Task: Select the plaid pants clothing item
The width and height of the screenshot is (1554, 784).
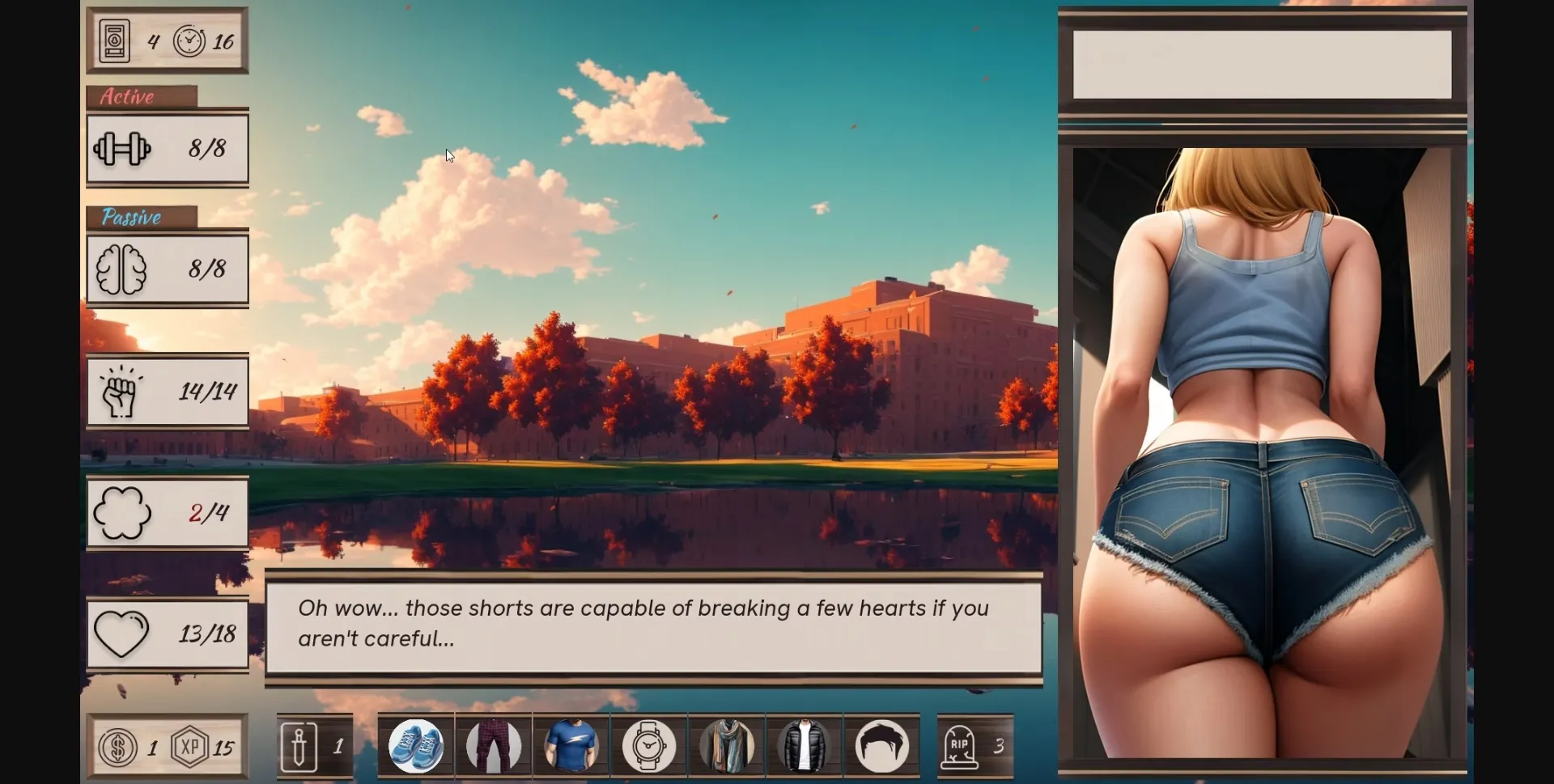Action: [494, 745]
